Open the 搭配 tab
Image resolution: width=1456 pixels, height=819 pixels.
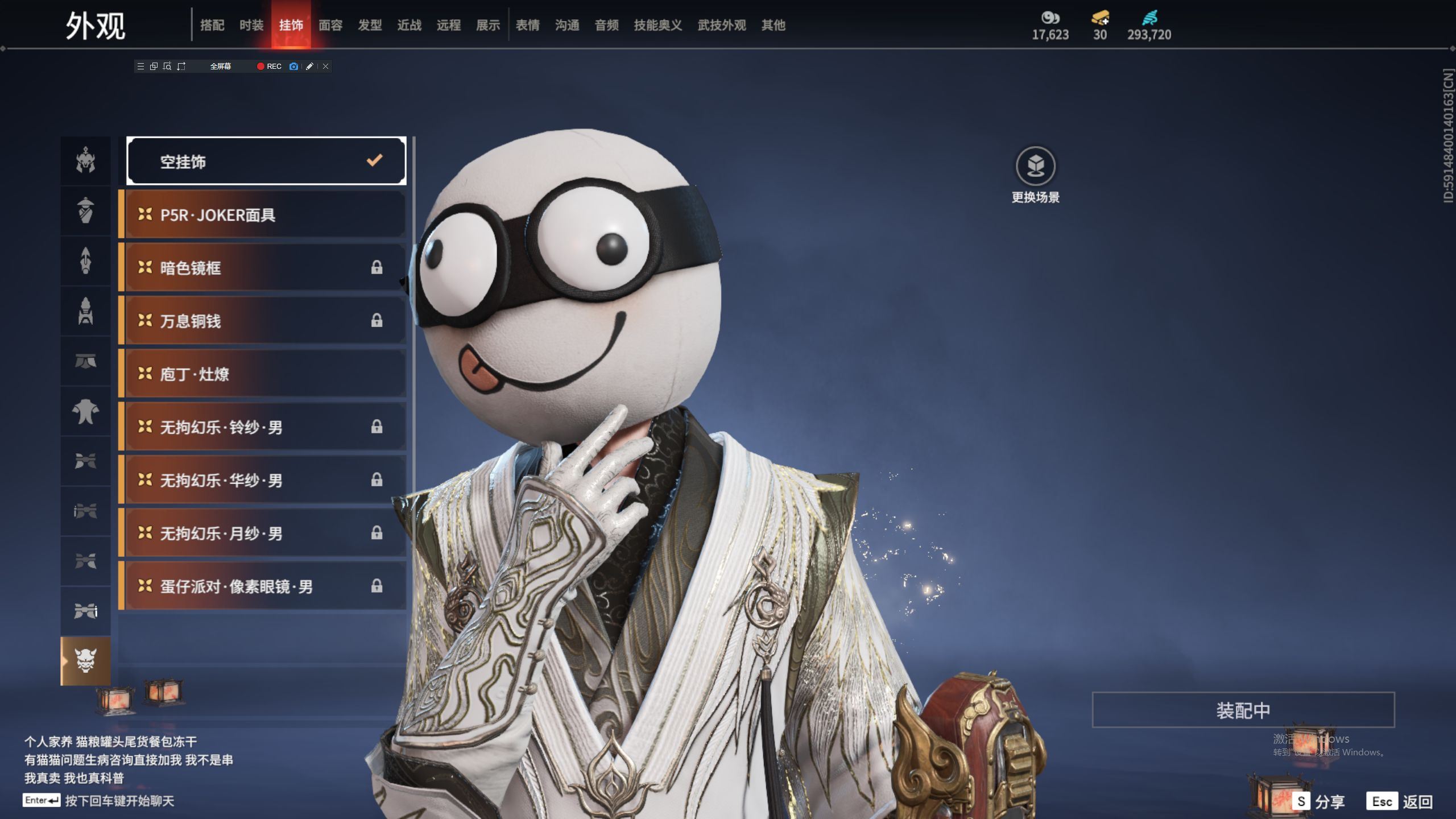pos(212,25)
